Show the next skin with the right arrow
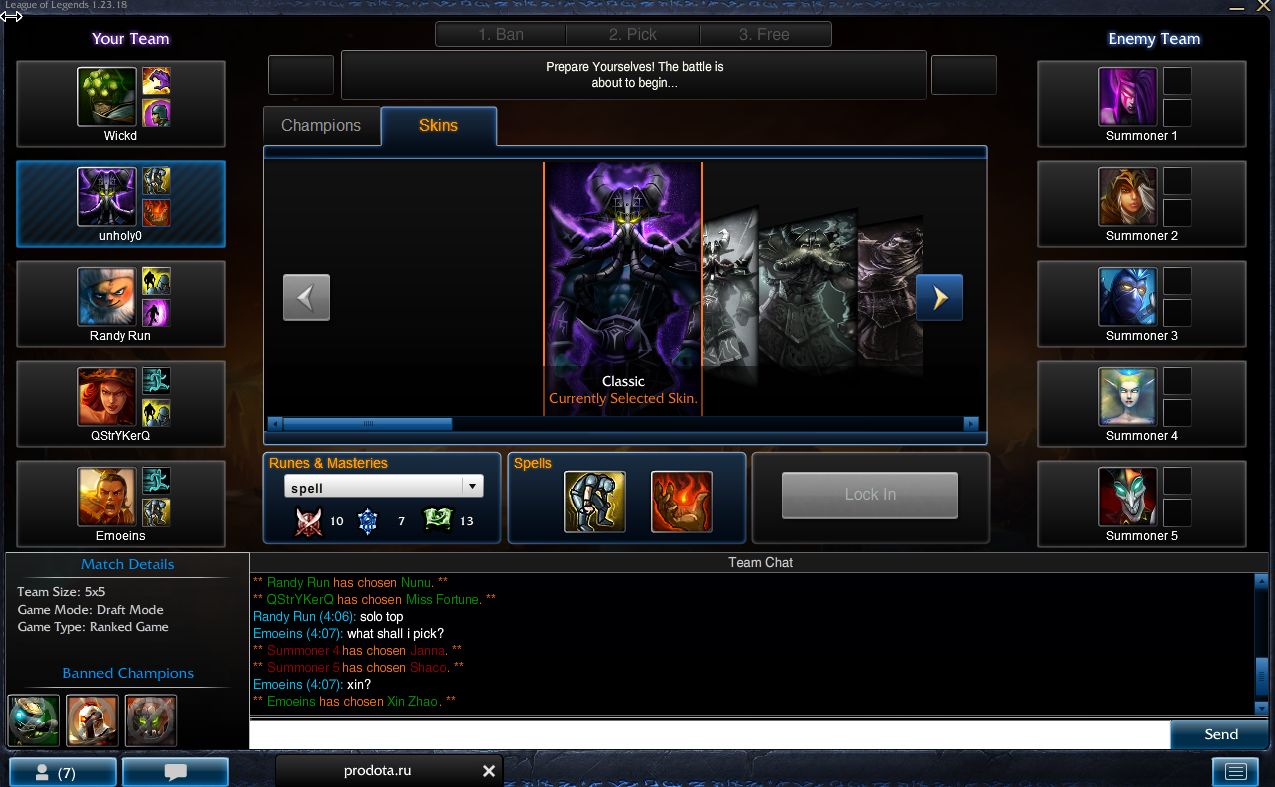This screenshot has width=1275, height=787. (939, 297)
